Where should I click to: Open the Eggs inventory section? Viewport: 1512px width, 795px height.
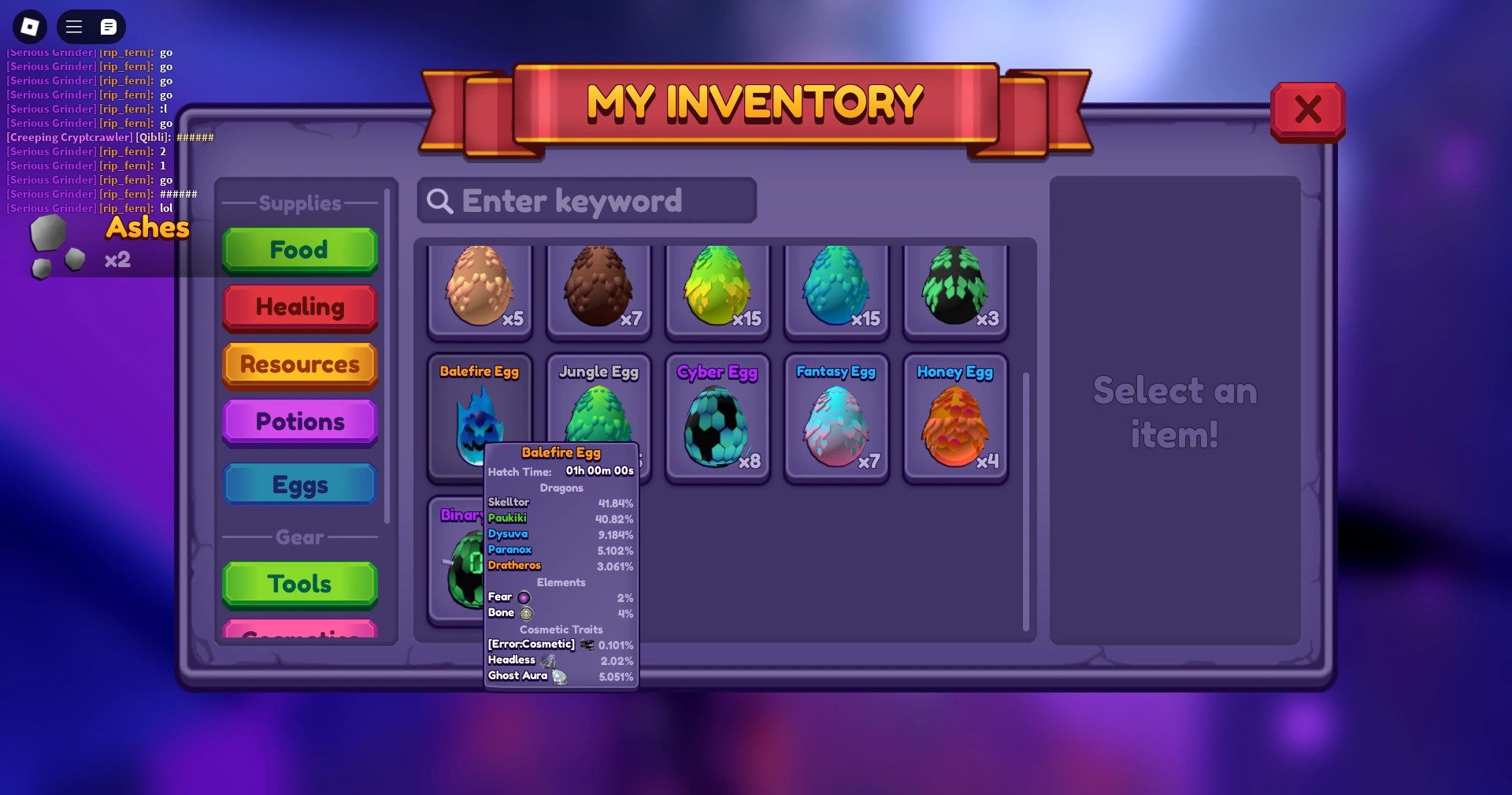299,484
